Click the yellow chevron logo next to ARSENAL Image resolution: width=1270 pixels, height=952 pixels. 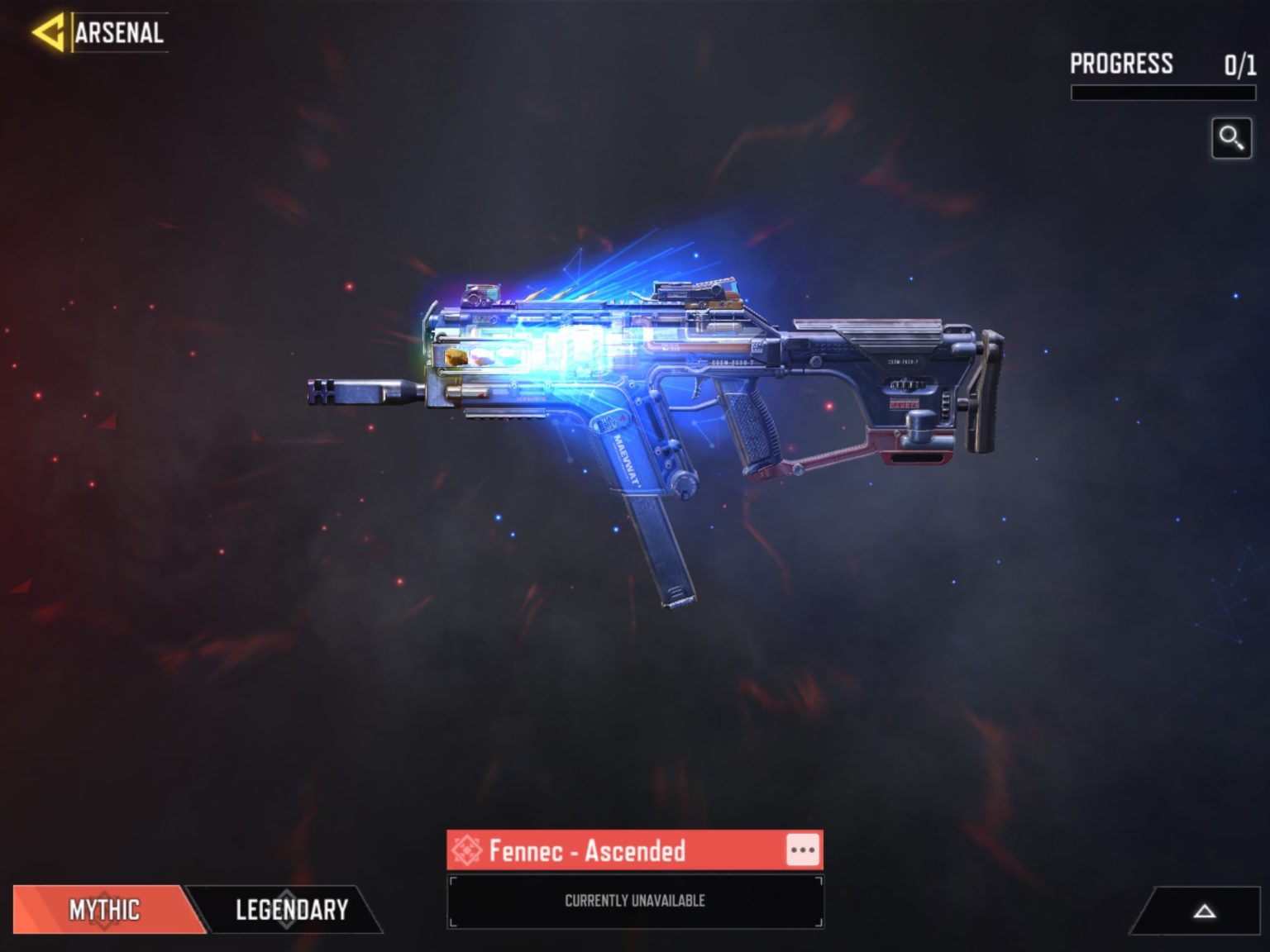tap(49, 31)
